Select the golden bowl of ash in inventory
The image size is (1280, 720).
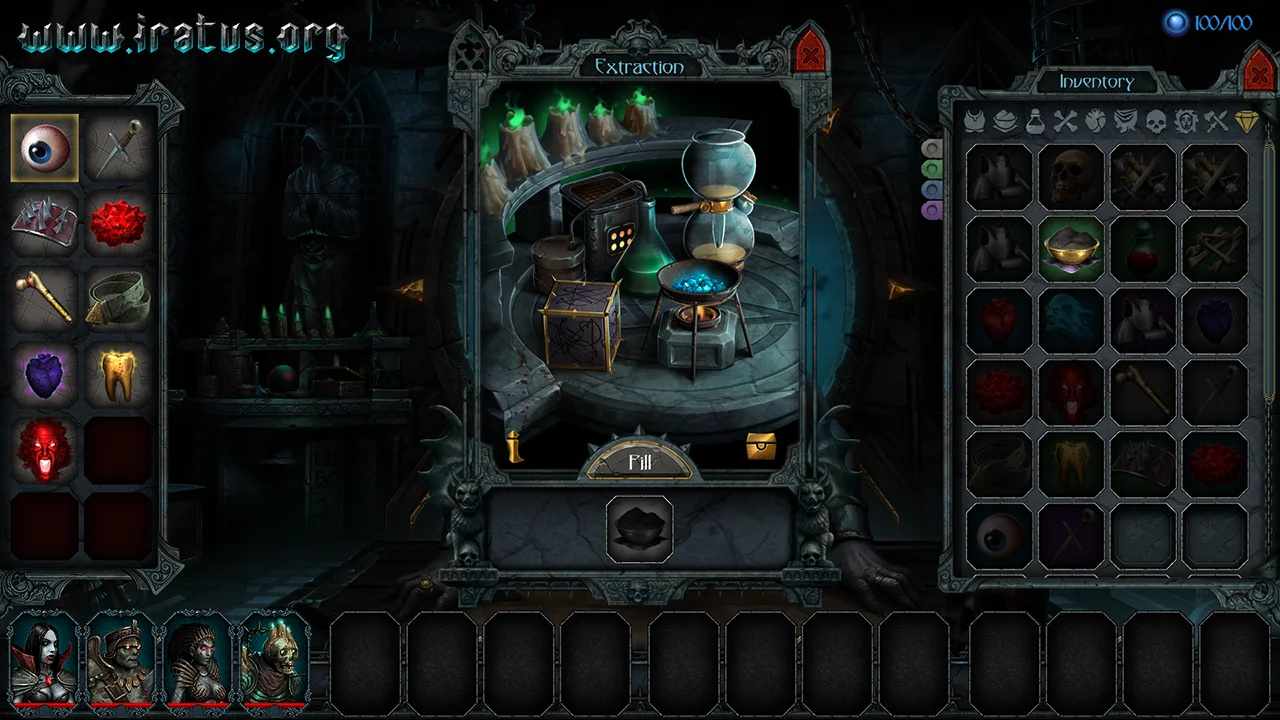tap(1071, 249)
